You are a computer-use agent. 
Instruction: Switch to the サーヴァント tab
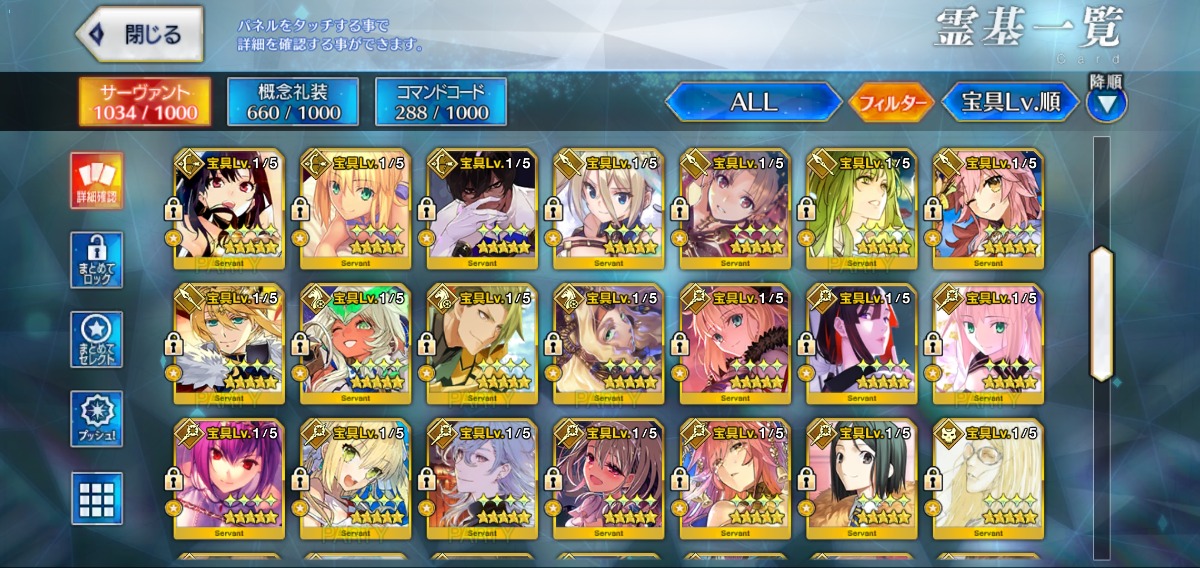pos(145,101)
